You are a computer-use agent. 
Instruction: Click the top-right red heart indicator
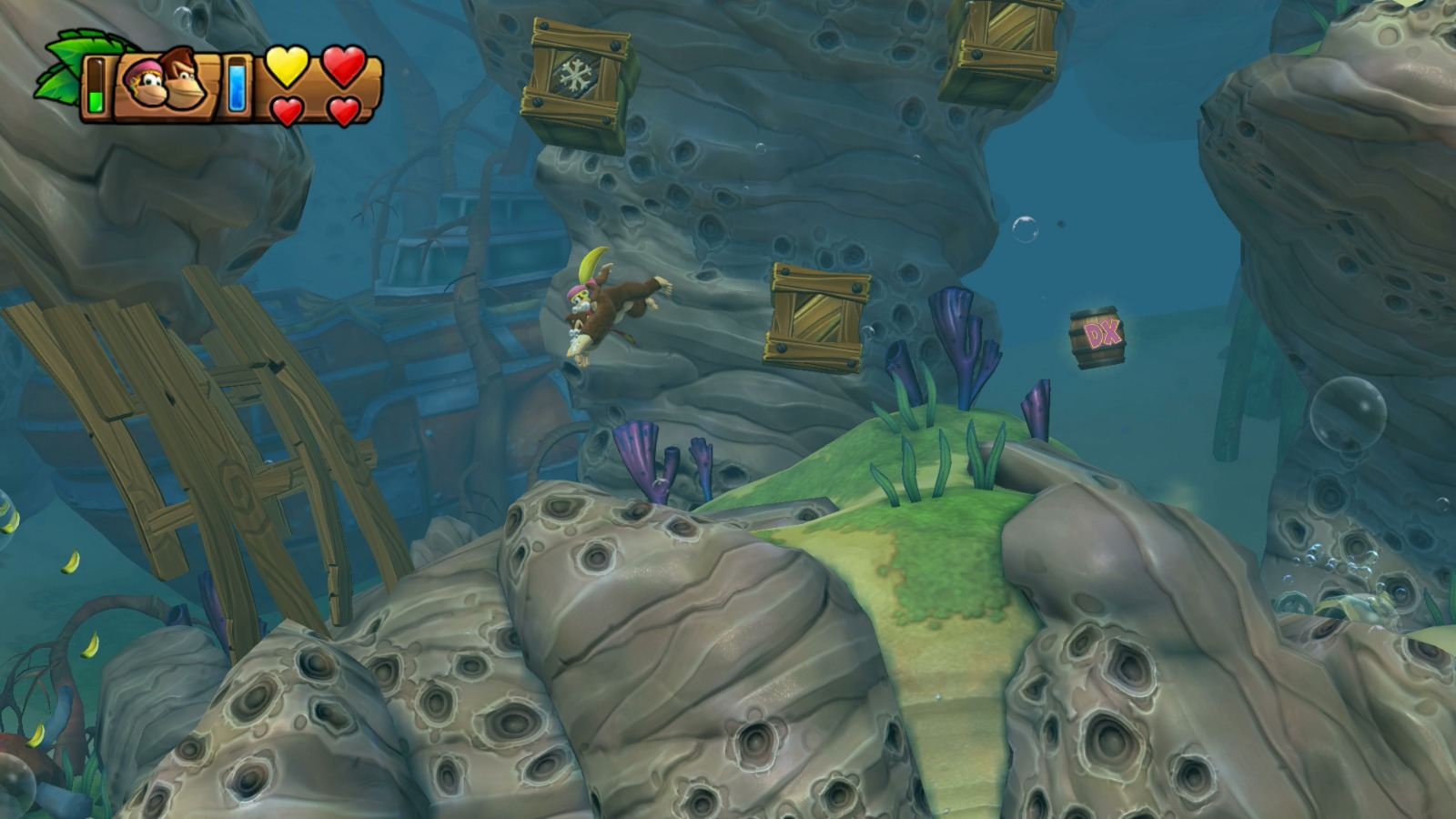pyautogui.click(x=342, y=66)
